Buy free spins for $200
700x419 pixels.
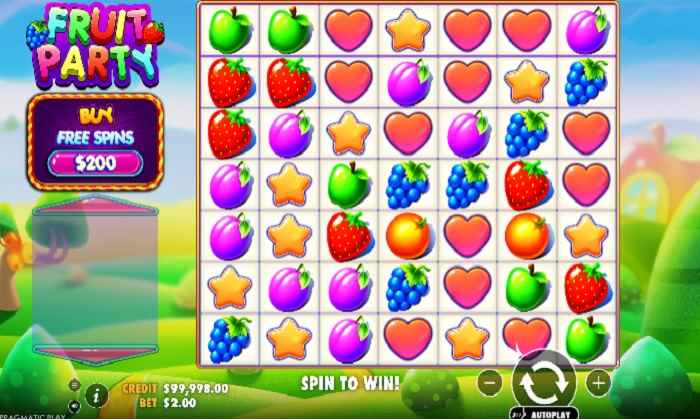(x=95, y=162)
